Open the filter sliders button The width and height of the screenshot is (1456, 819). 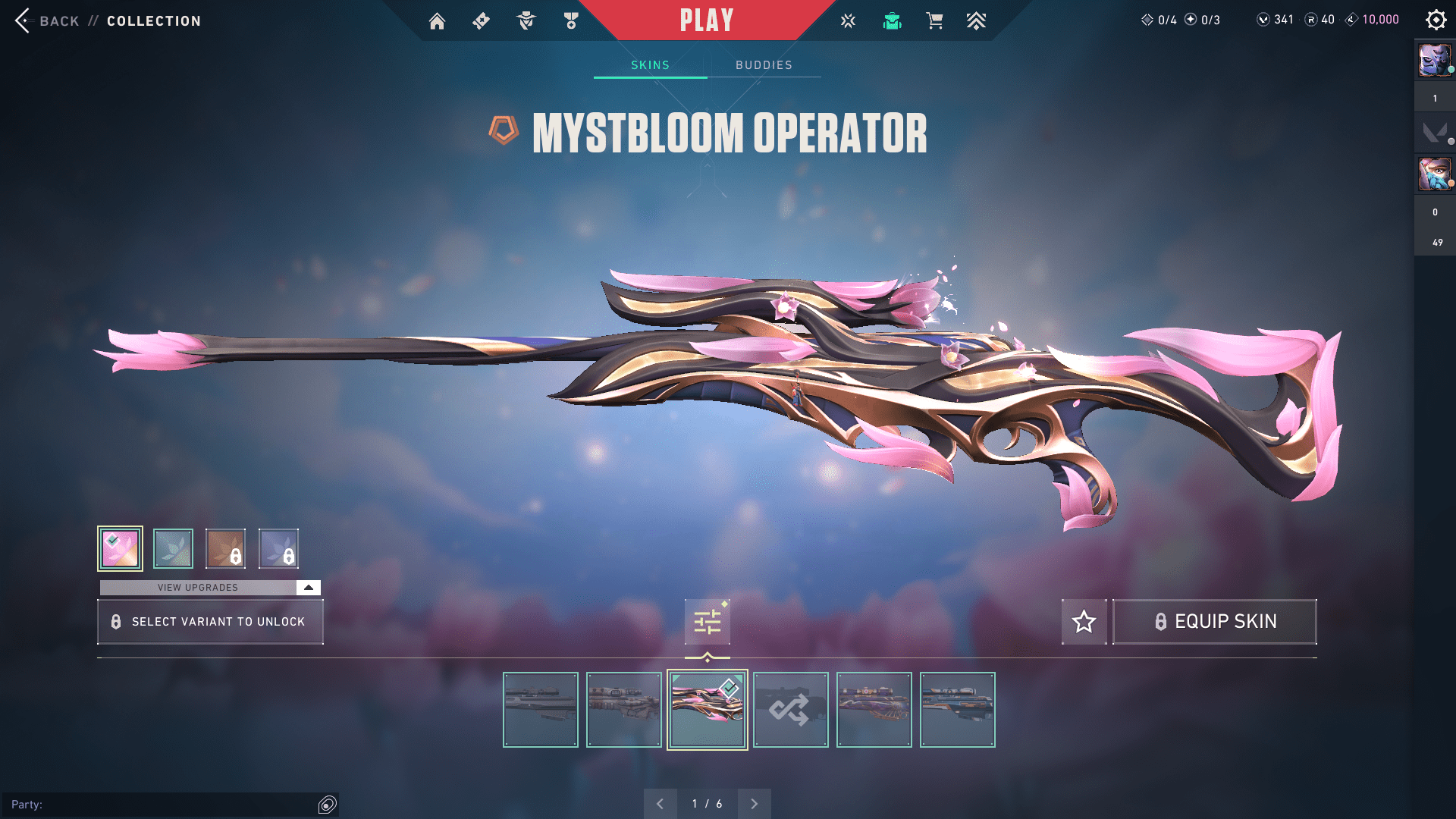tap(707, 622)
